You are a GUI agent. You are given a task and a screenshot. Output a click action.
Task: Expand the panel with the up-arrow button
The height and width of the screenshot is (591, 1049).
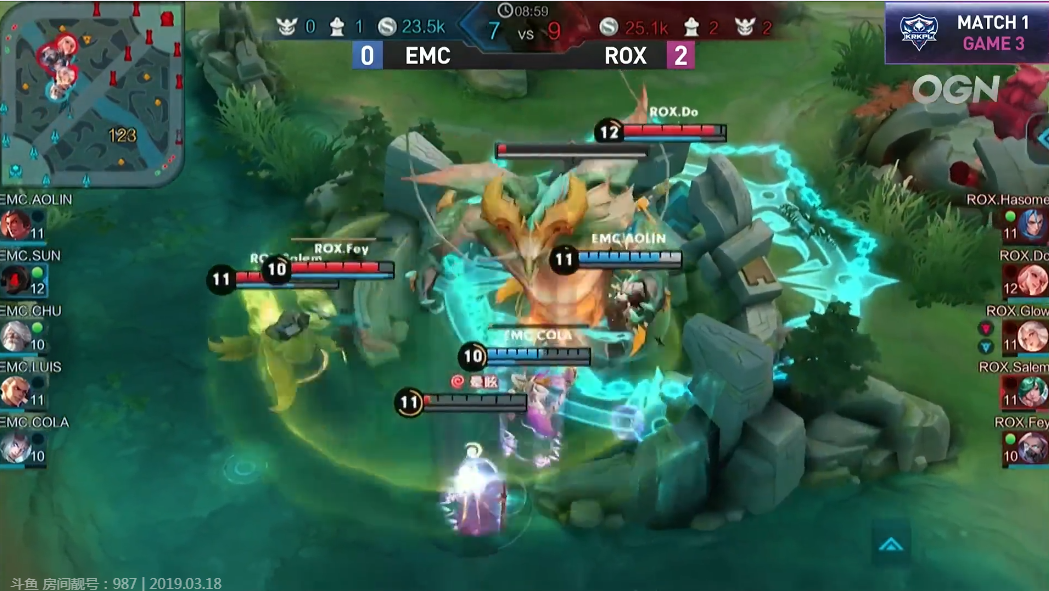point(890,544)
